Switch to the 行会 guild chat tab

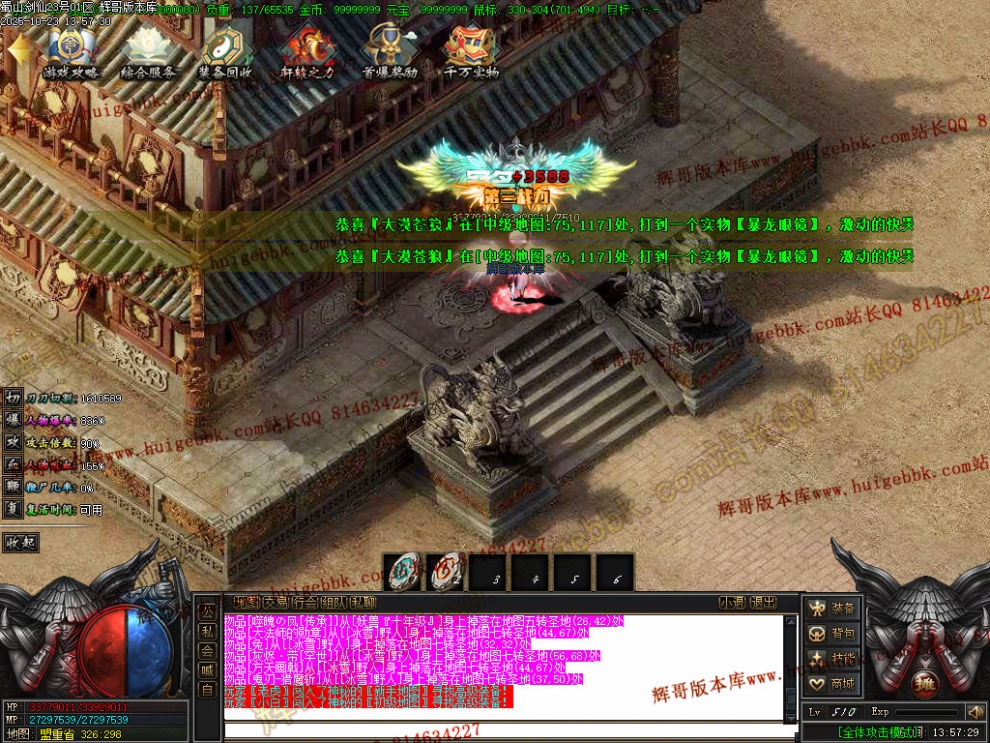click(306, 602)
